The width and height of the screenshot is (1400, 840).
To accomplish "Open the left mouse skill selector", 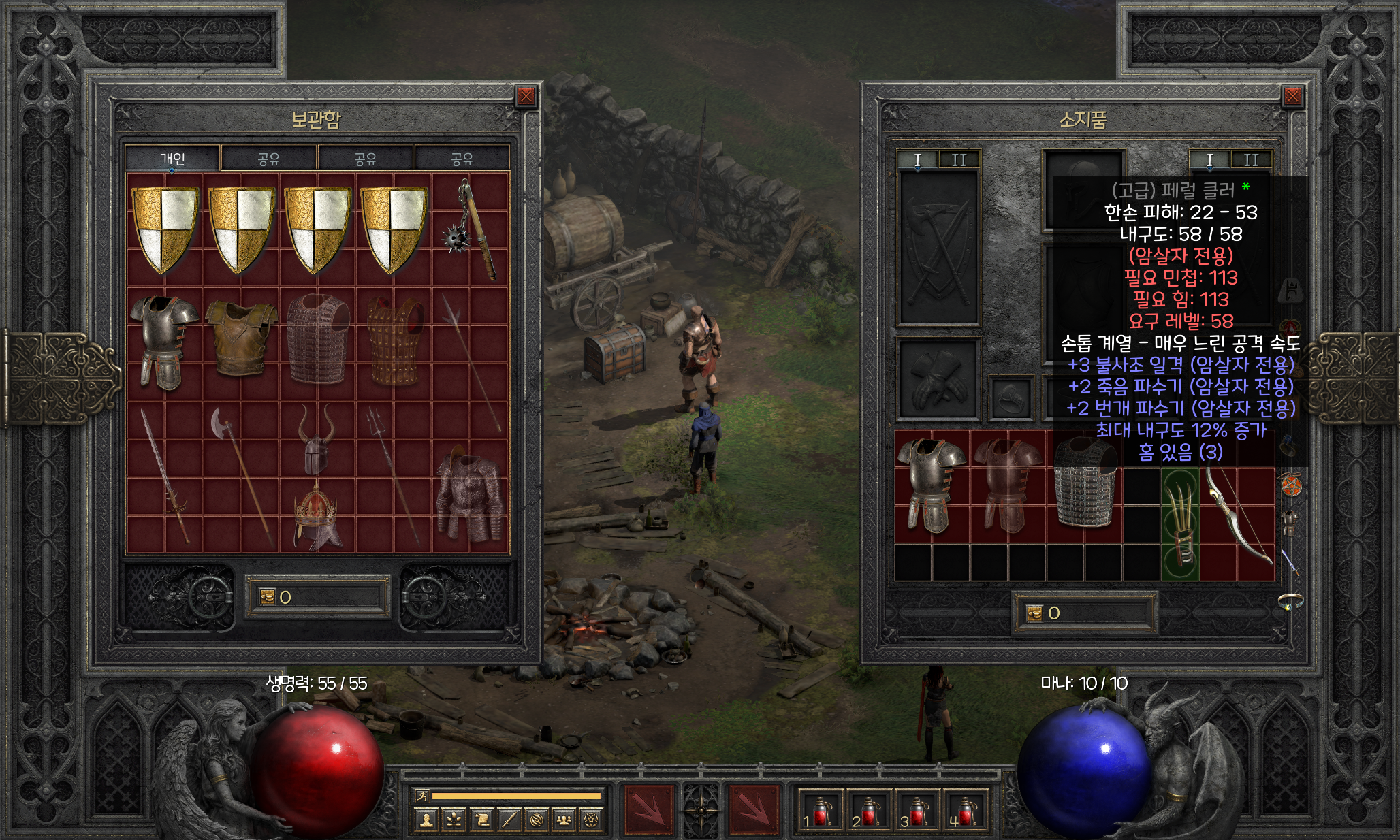I will pos(649,810).
